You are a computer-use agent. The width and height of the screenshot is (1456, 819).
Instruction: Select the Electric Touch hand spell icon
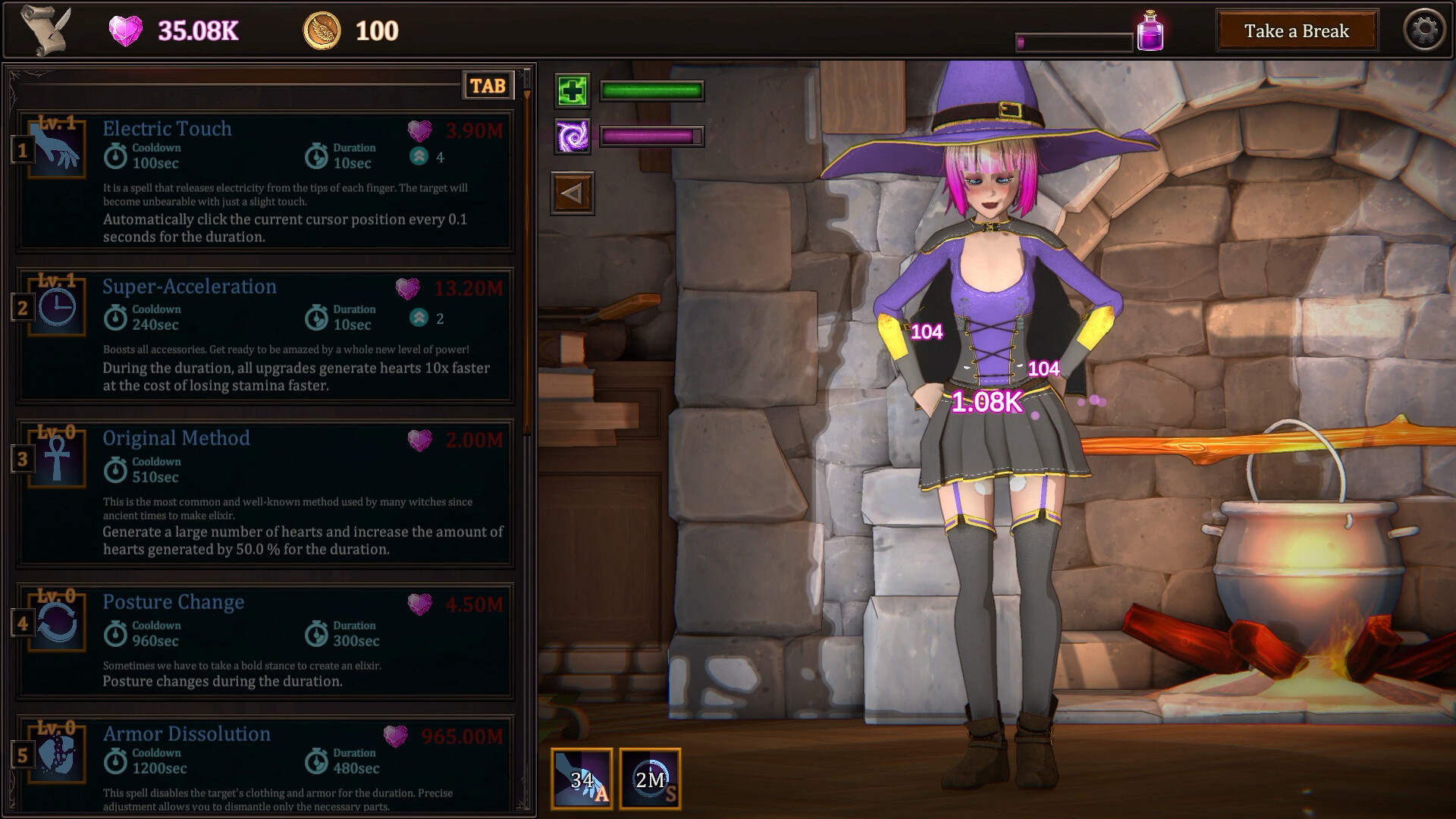pyautogui.click(x=56, y=149)
